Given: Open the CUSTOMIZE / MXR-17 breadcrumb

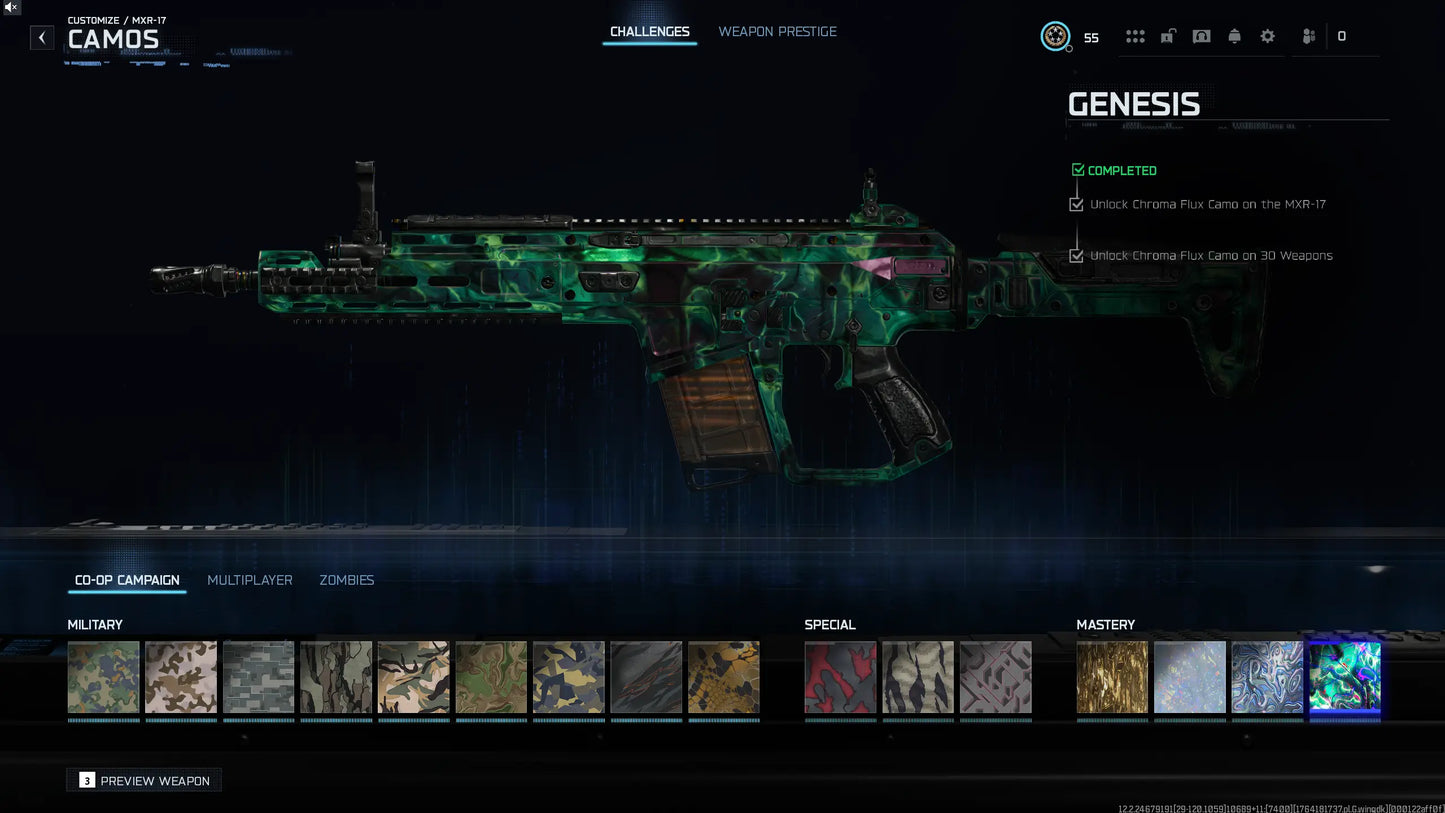Looking at the screenshot, I should 116,19.
